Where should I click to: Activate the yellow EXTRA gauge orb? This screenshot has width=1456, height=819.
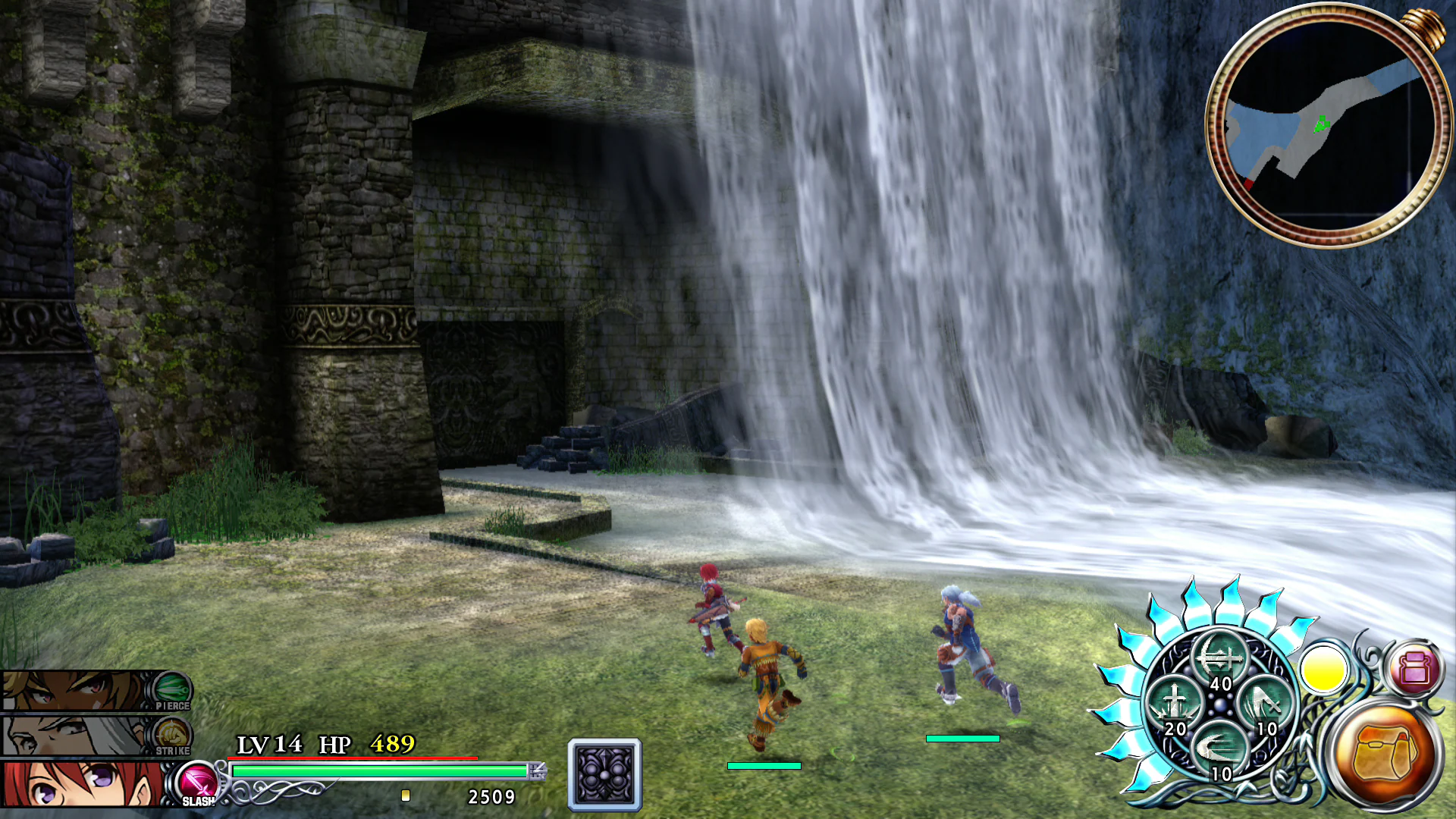[1323, 671]
